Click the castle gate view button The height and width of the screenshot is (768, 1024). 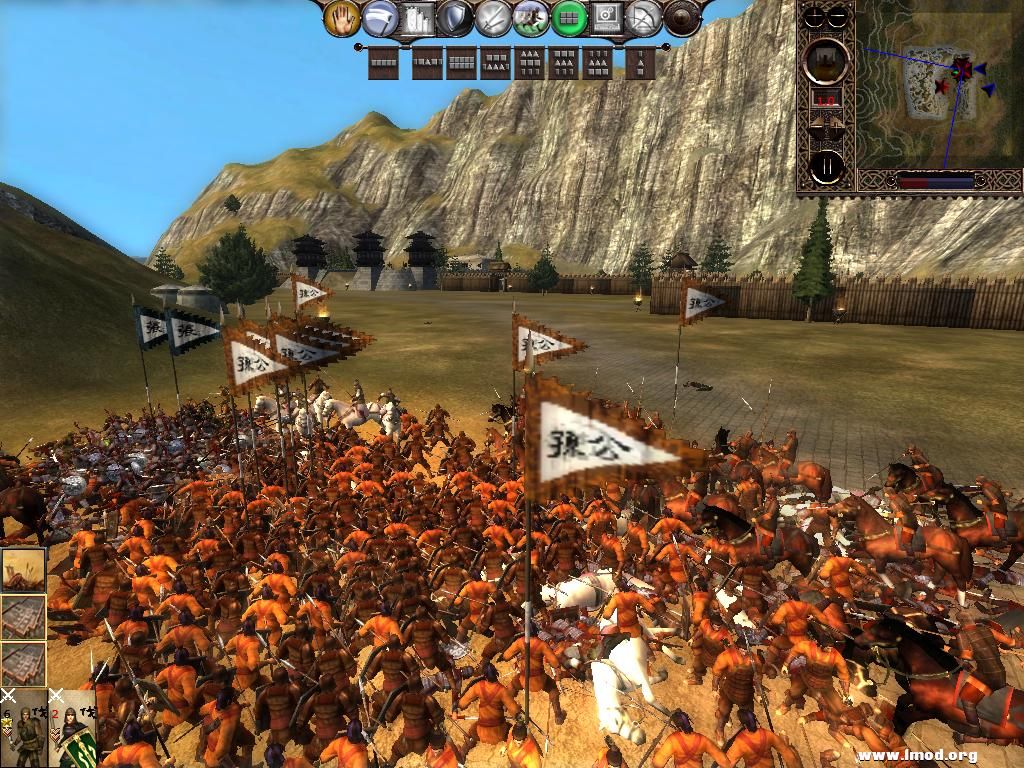[826, 60]
